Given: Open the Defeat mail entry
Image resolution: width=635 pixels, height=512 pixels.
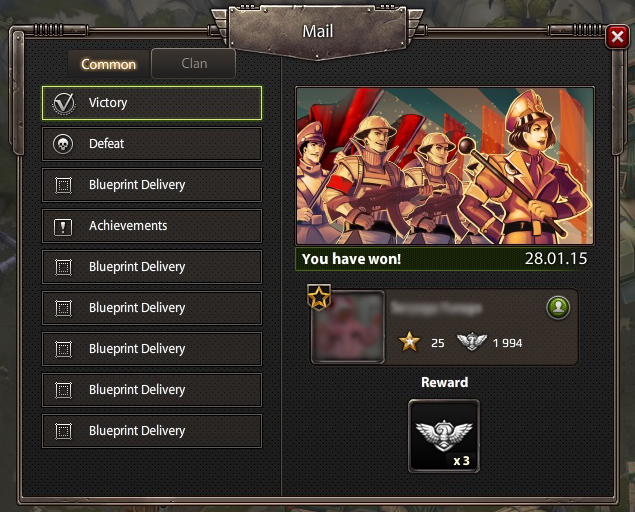Looking at the screenshot, I should [x=152, y=144].
